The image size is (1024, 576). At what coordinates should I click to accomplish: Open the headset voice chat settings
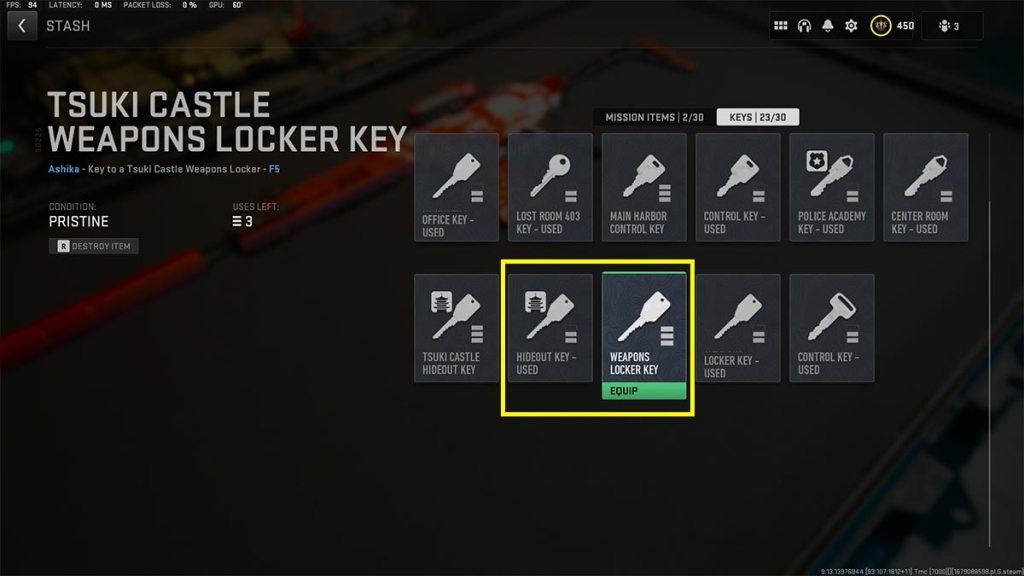(x=804, y=26)
